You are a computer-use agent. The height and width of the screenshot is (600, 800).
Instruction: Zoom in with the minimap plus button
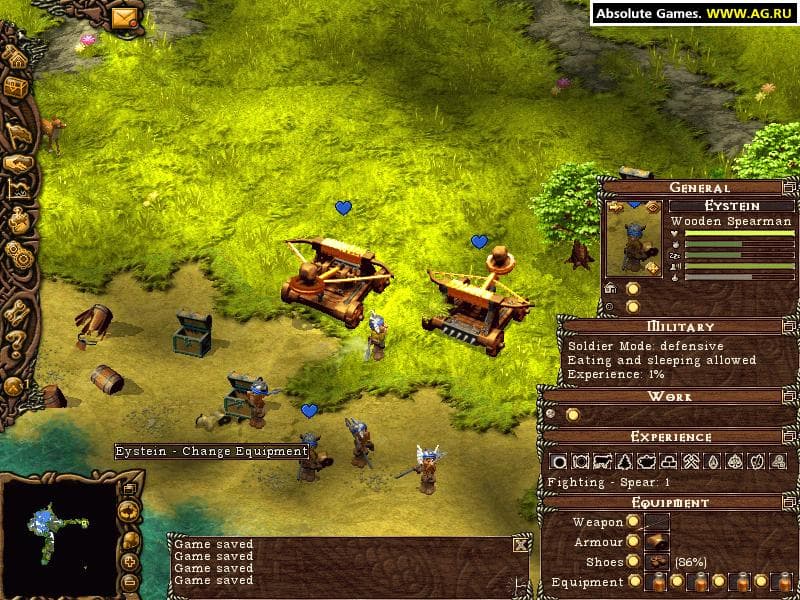point(129,562)
